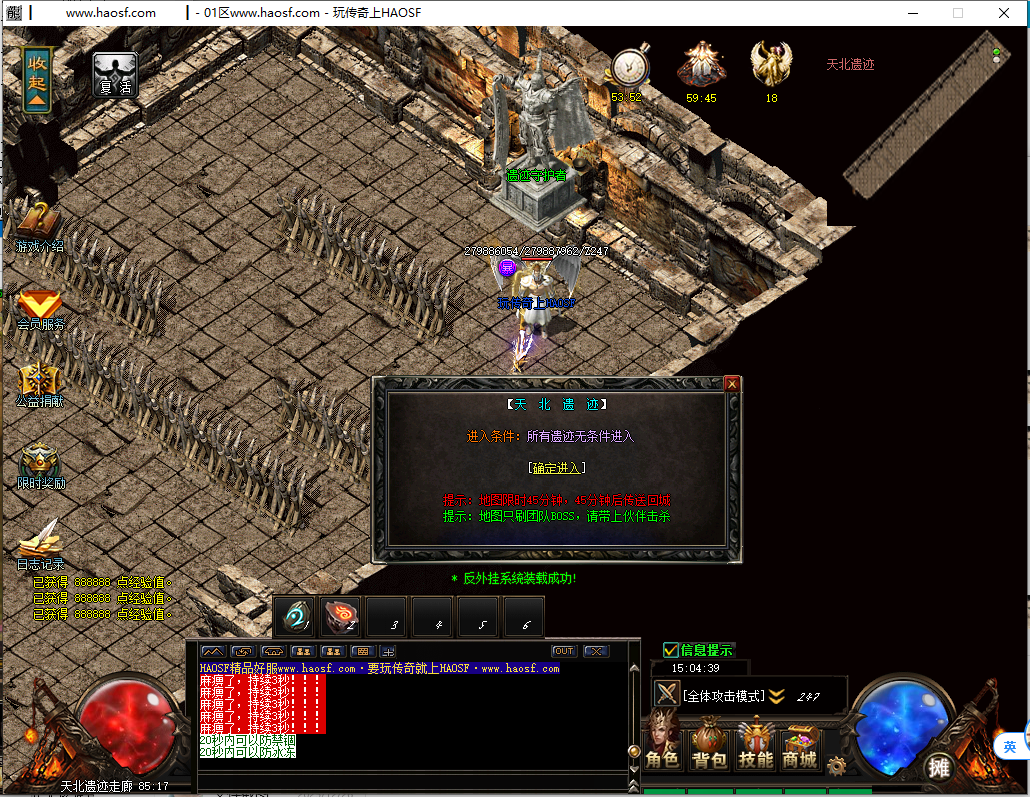The height and width of the screenshot is (797, 1030).
Task: Click the 复活 revive icon
Action: point(115,75)
